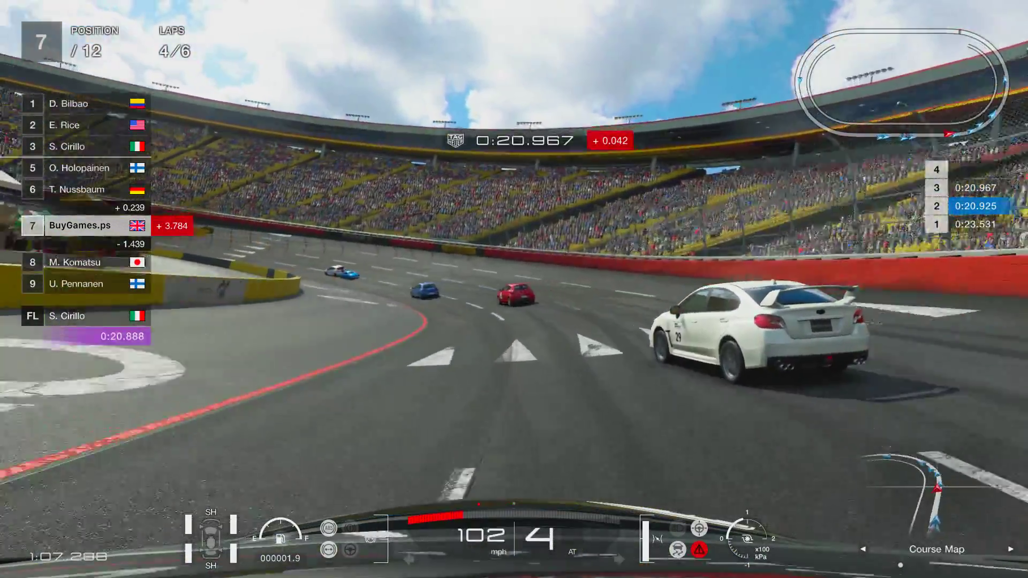Select O. Holopainen in the standings
This screenshot has width=1028, height=578.
point(85,168)
